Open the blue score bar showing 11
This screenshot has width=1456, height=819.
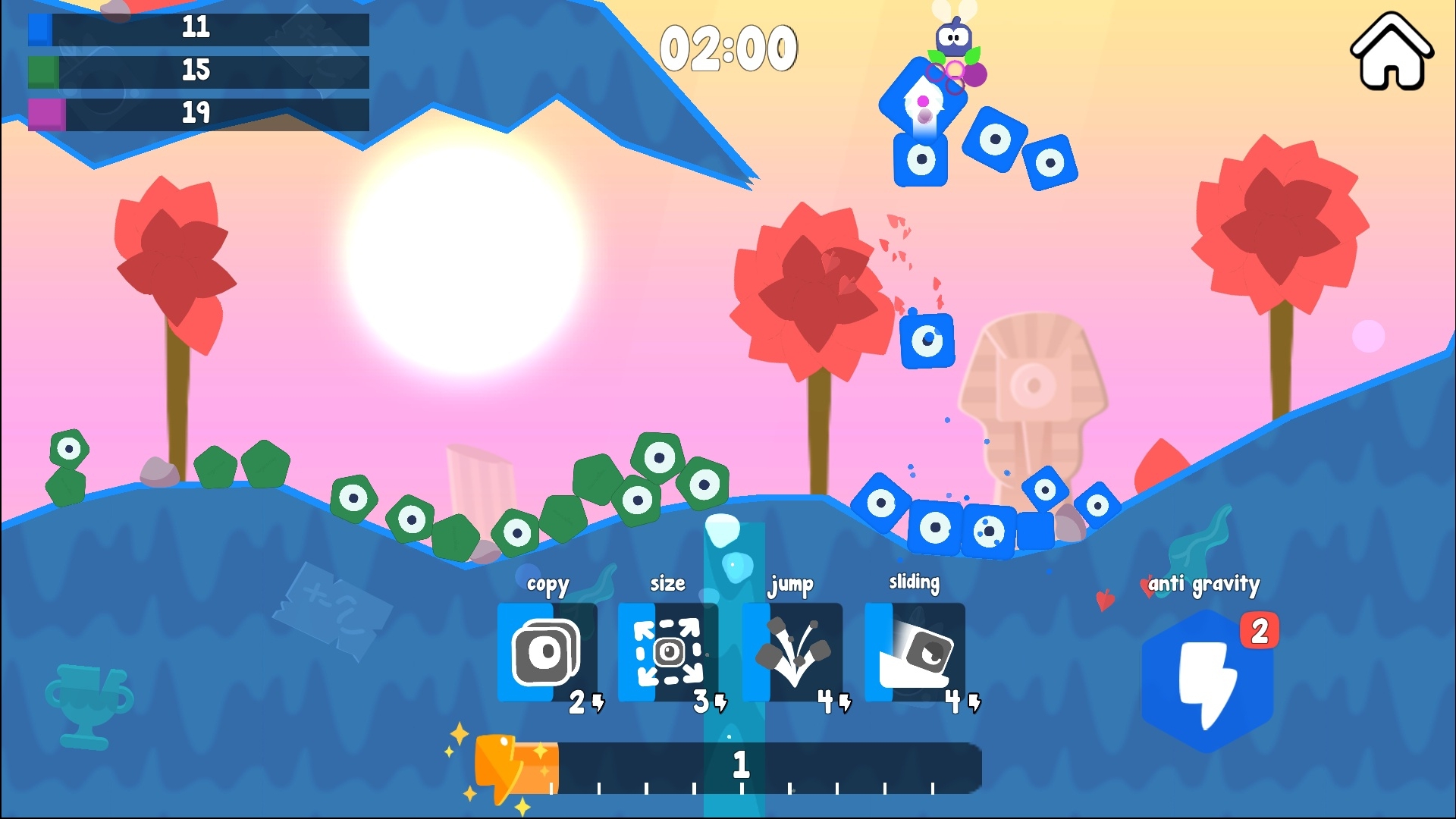(197, 28)
